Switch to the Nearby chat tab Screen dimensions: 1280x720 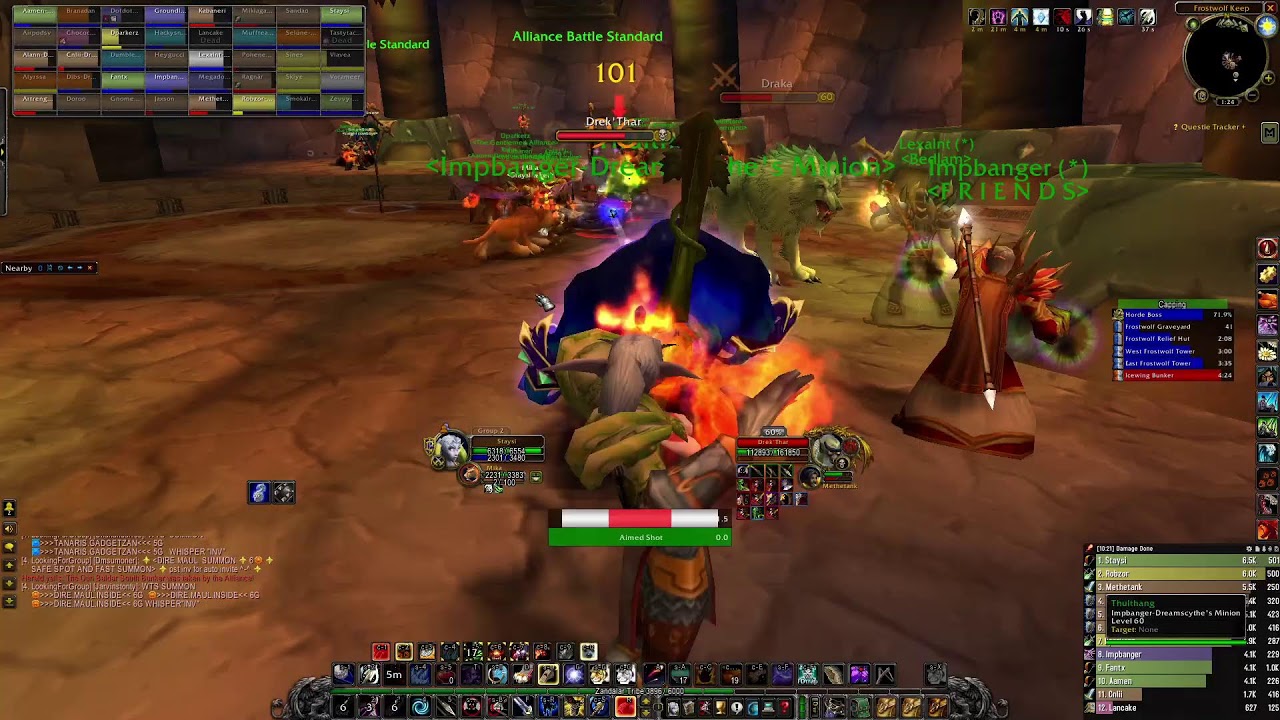(x=19, y=268)
